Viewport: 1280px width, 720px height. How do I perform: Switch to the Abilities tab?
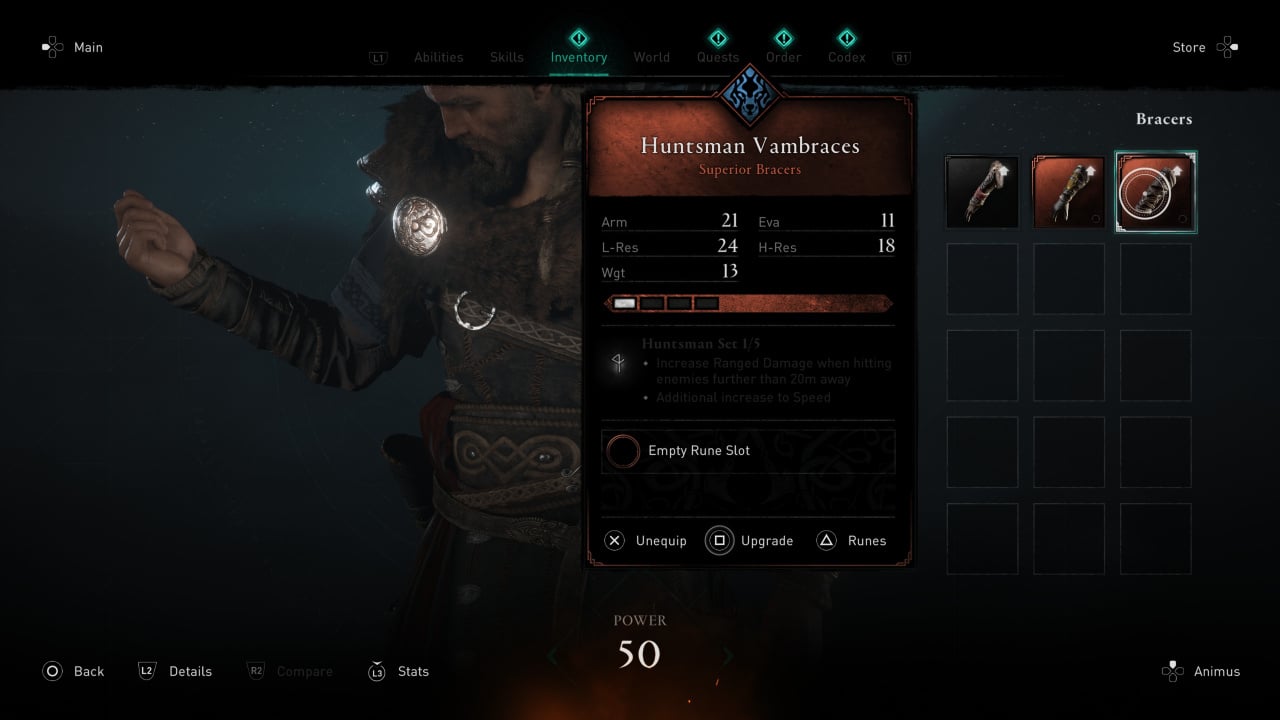pyautogui.click(x=438, y=57)
